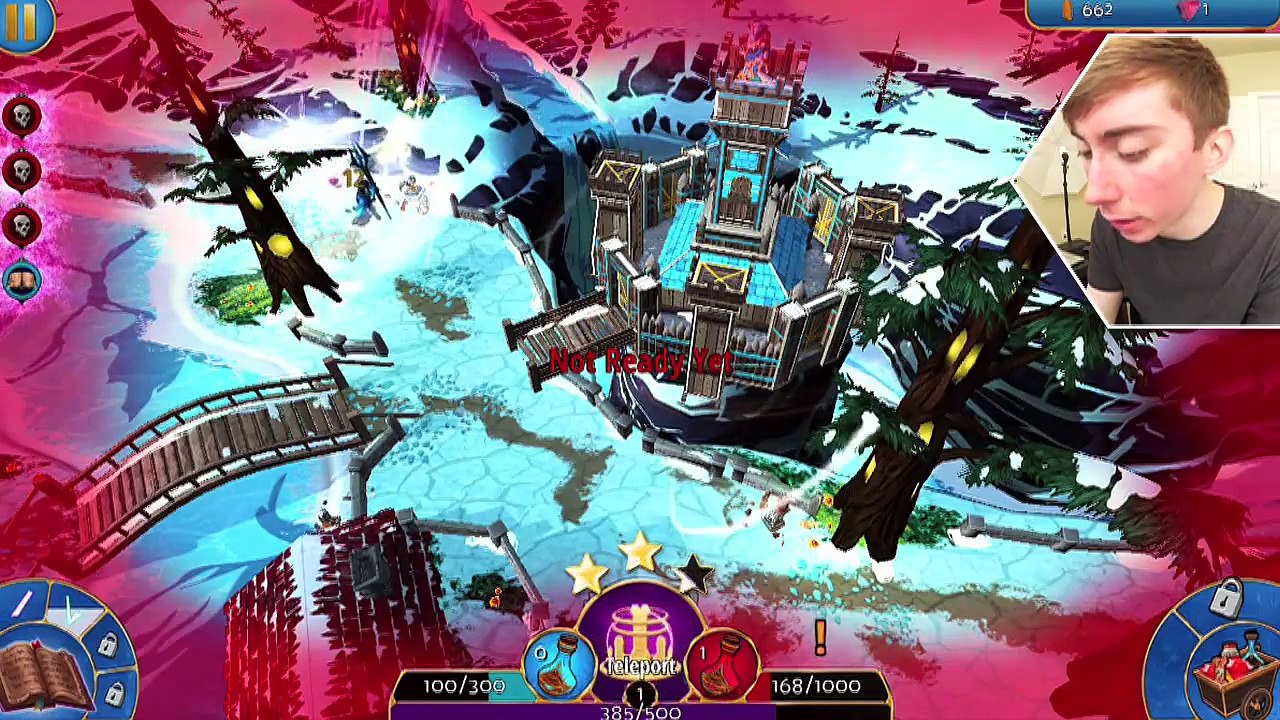Activate the Teleport tower ability
Image resolution: width=1280 pixels, height=720 pixels.
point(640,640)
